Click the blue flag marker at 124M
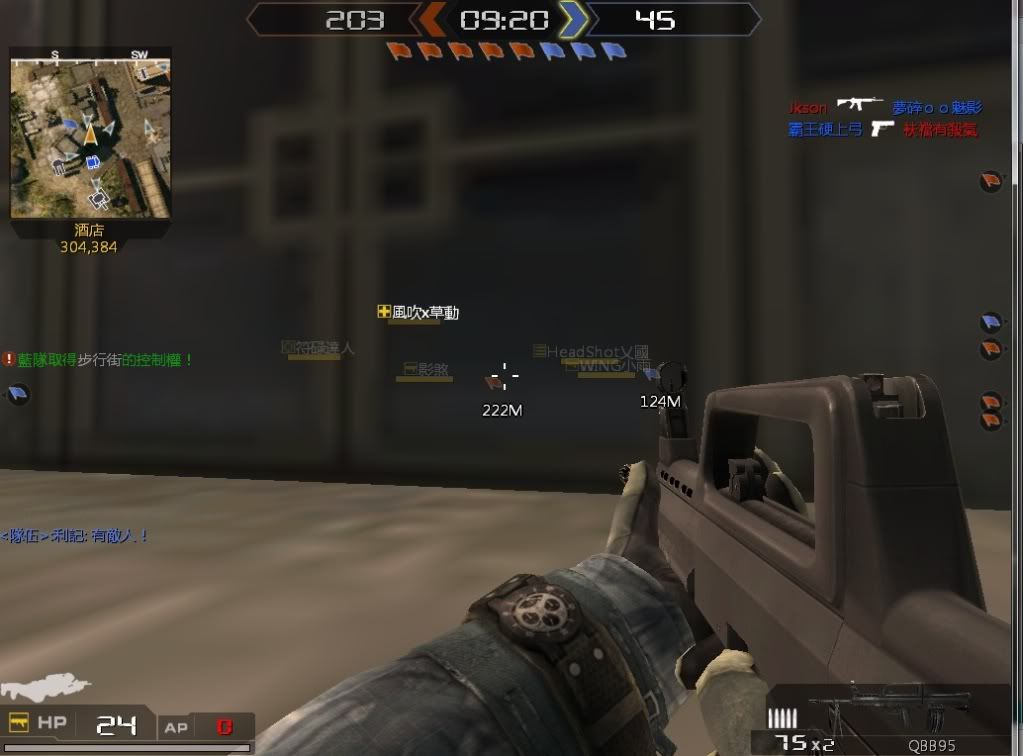Screen dimensions: 1023x756 652,374
